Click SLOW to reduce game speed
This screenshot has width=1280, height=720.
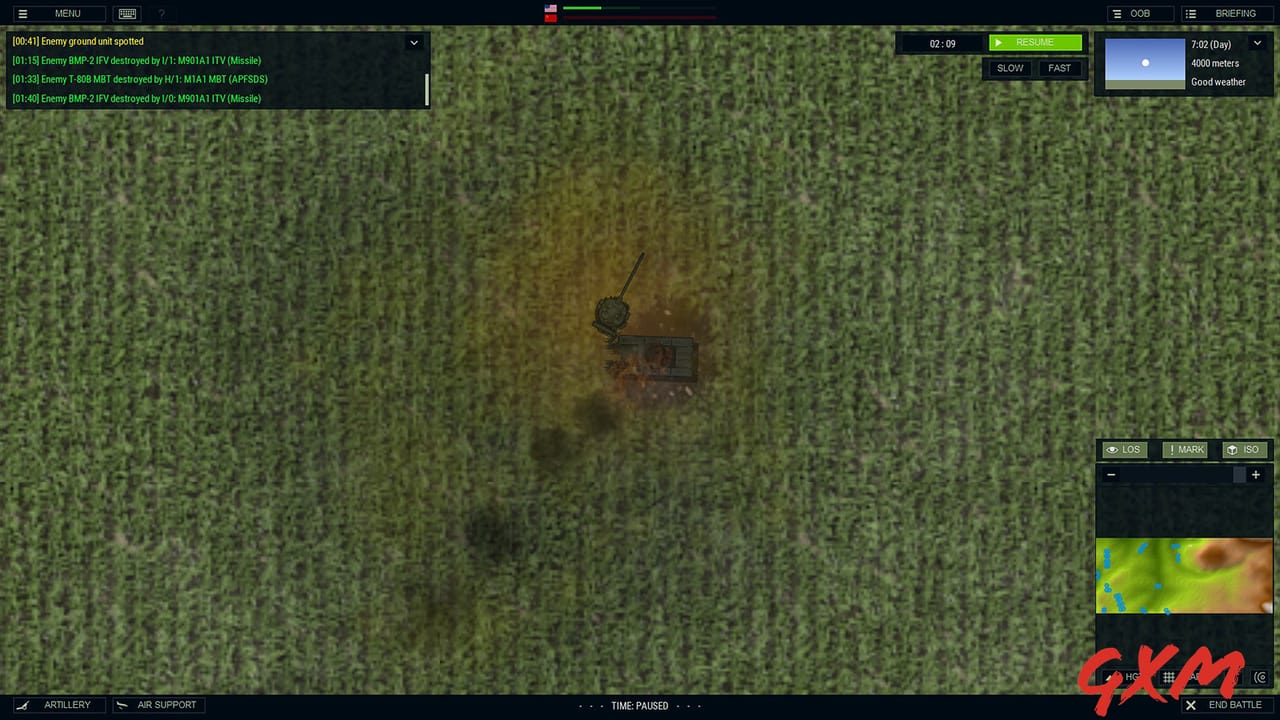point(1009,68)
